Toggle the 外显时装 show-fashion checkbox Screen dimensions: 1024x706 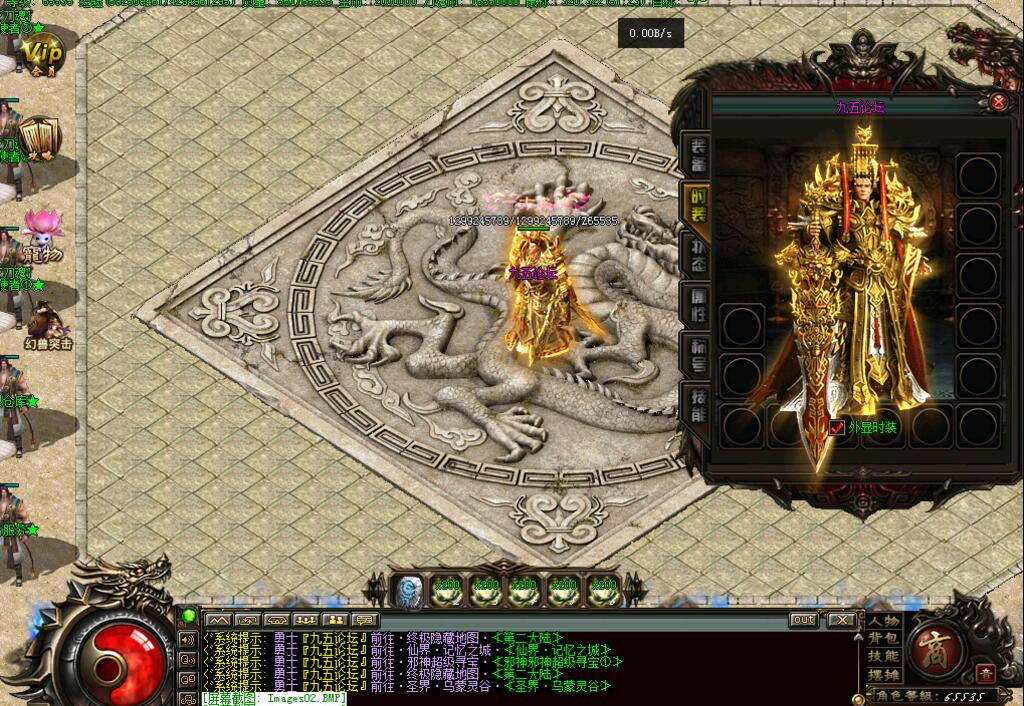pos(838,427)
